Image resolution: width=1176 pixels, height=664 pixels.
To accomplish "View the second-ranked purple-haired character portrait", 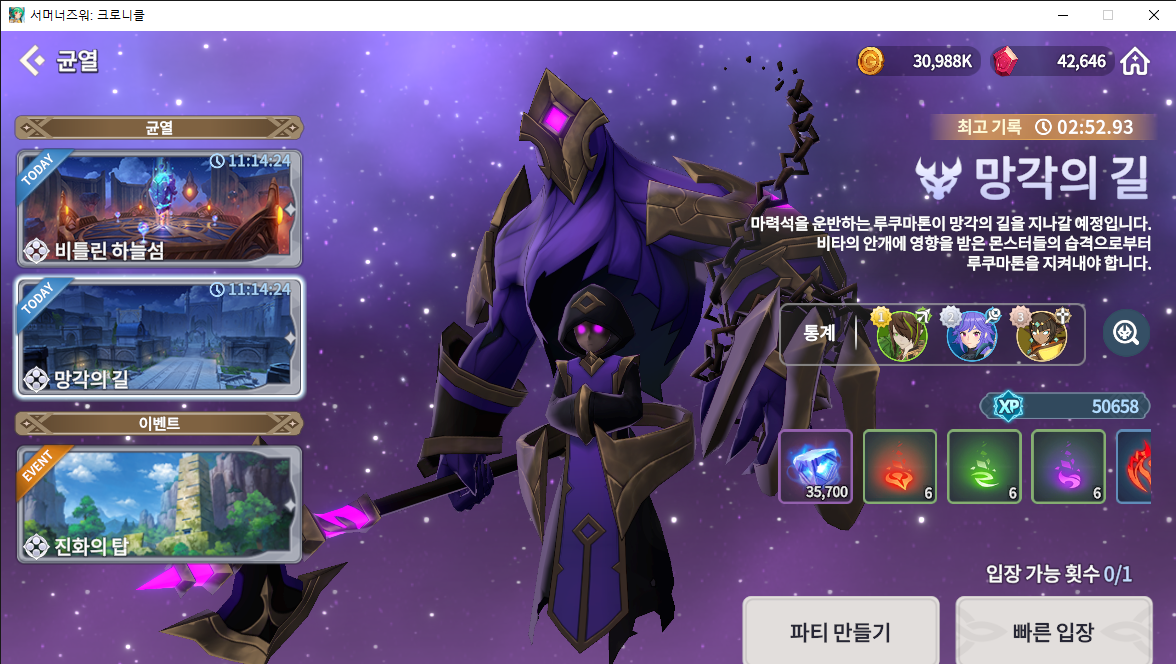I will (x=971, y=335).
